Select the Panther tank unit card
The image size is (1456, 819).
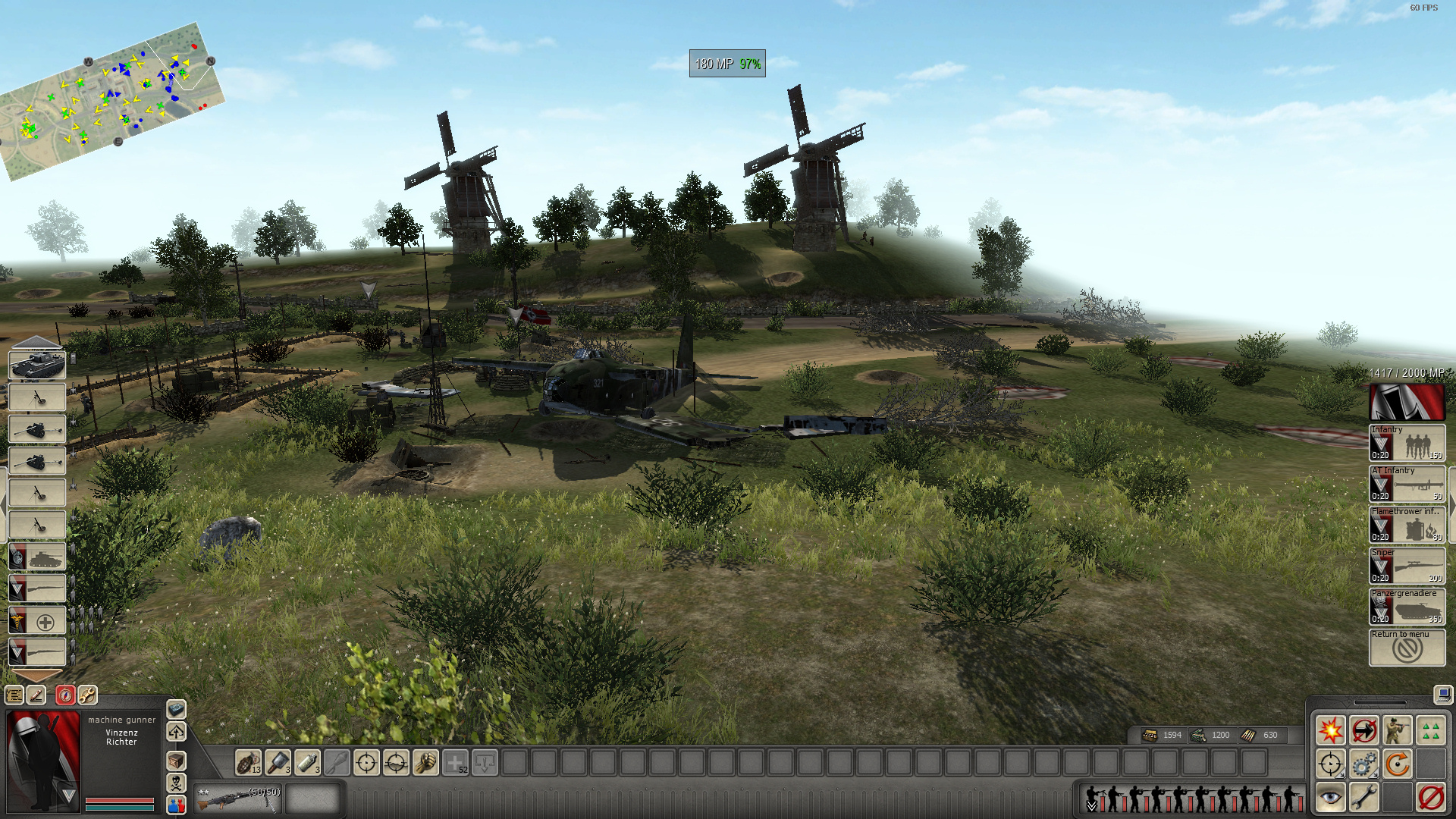click(x=36, y=365)
